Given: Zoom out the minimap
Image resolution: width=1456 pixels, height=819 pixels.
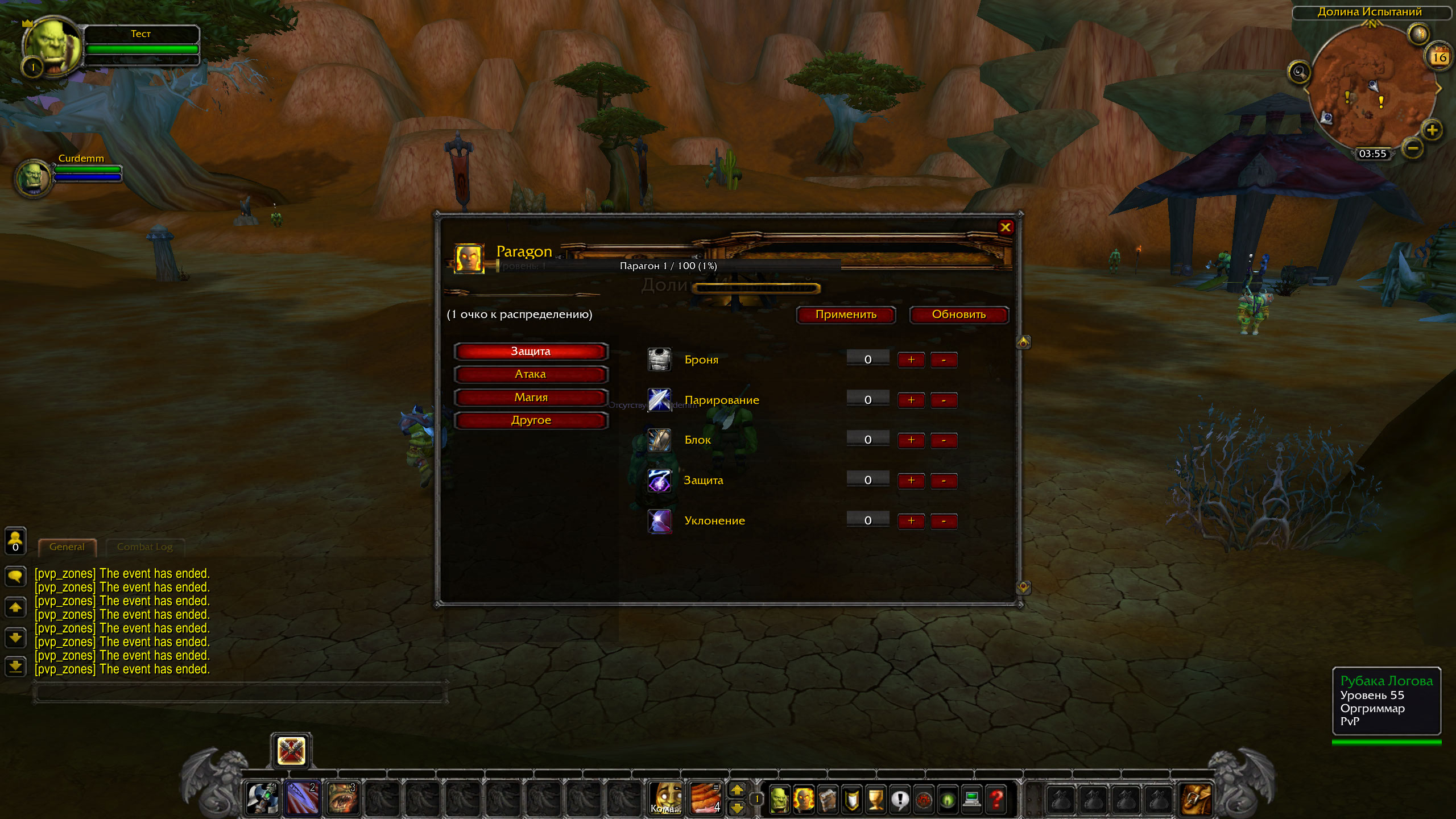Looking at the screenshot, I should click(x=1413, y=149).
